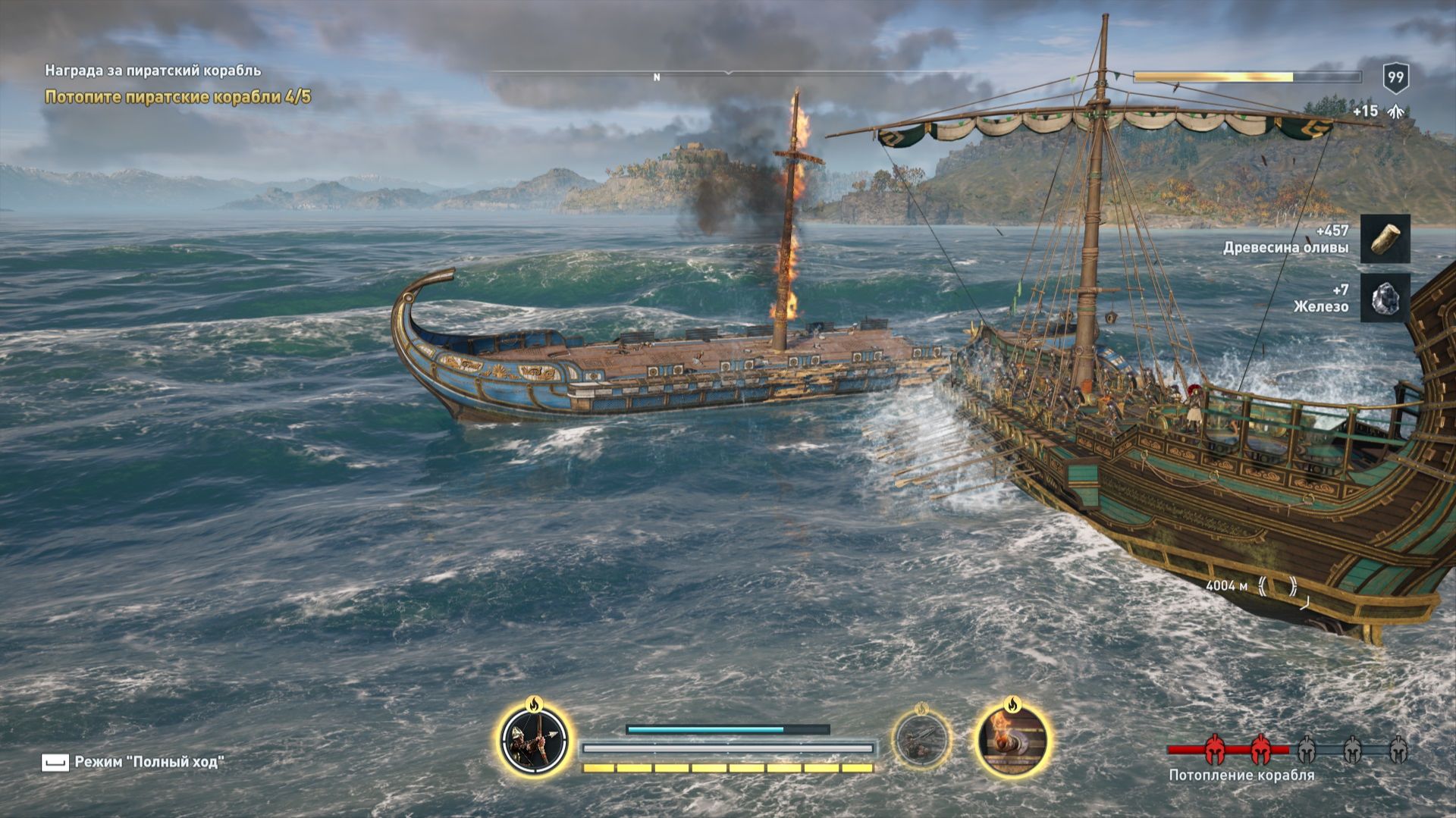Choose the dimmed javelin volley ability
Image resolution: width=1456 pixels, height=818 pixels.
pos(921,738)
